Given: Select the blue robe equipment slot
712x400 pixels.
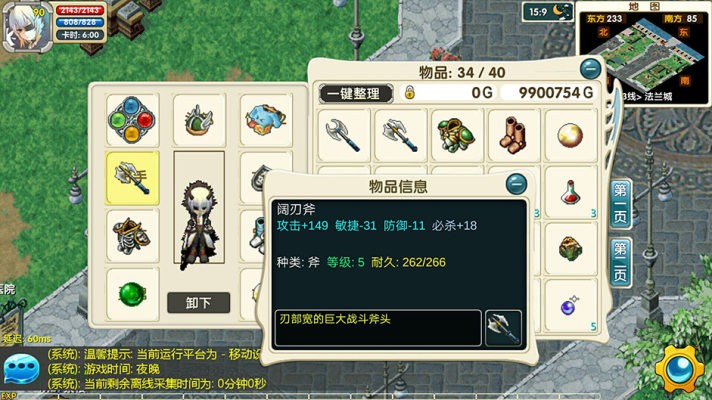Looking at the screenshot, I should pos(266,120).
